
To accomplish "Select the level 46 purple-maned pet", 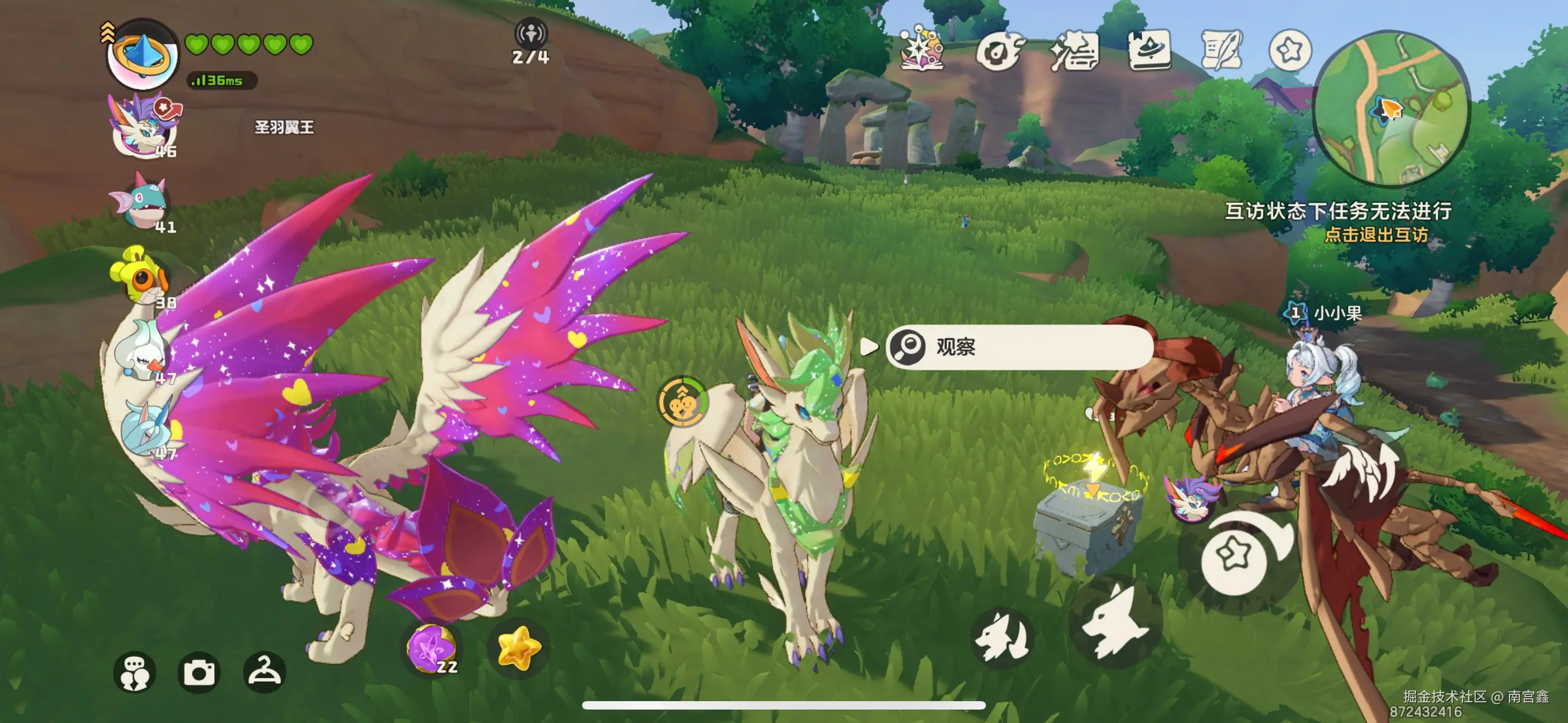I will 144,126.
